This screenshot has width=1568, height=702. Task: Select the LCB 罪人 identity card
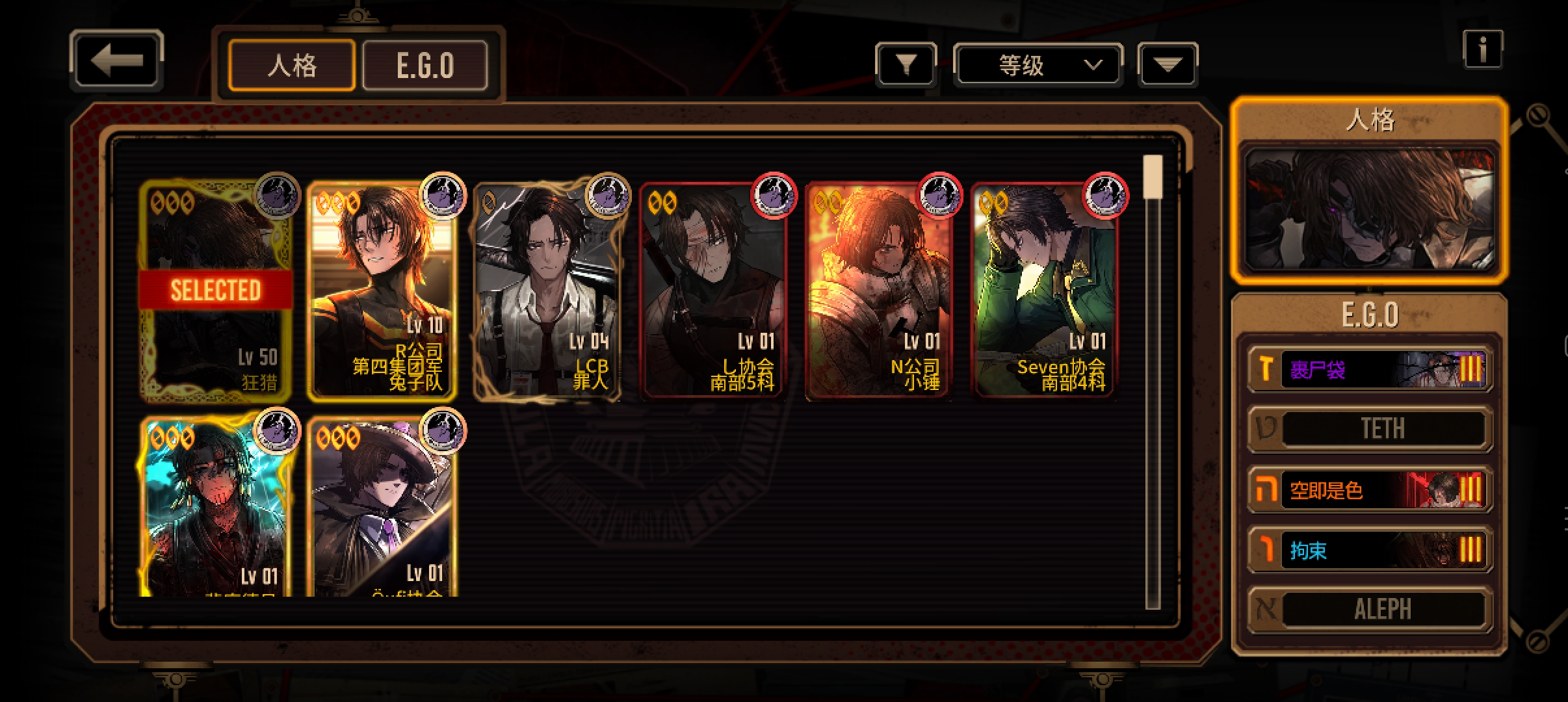[547, 291]
